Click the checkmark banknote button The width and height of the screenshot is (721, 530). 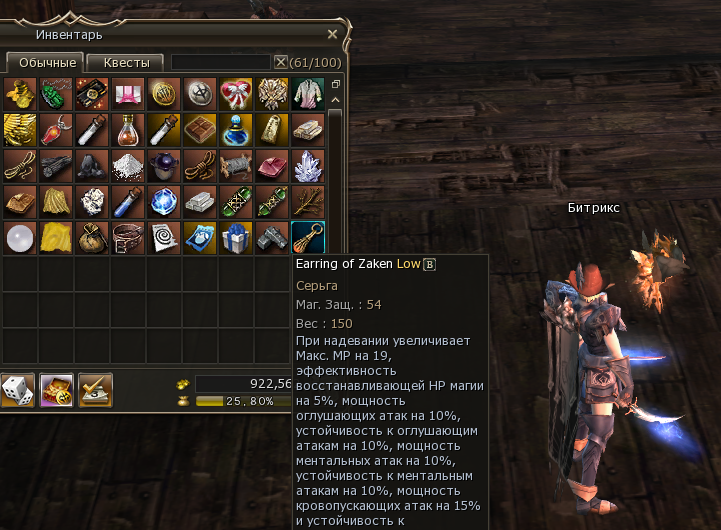click(x=95, y=390)
